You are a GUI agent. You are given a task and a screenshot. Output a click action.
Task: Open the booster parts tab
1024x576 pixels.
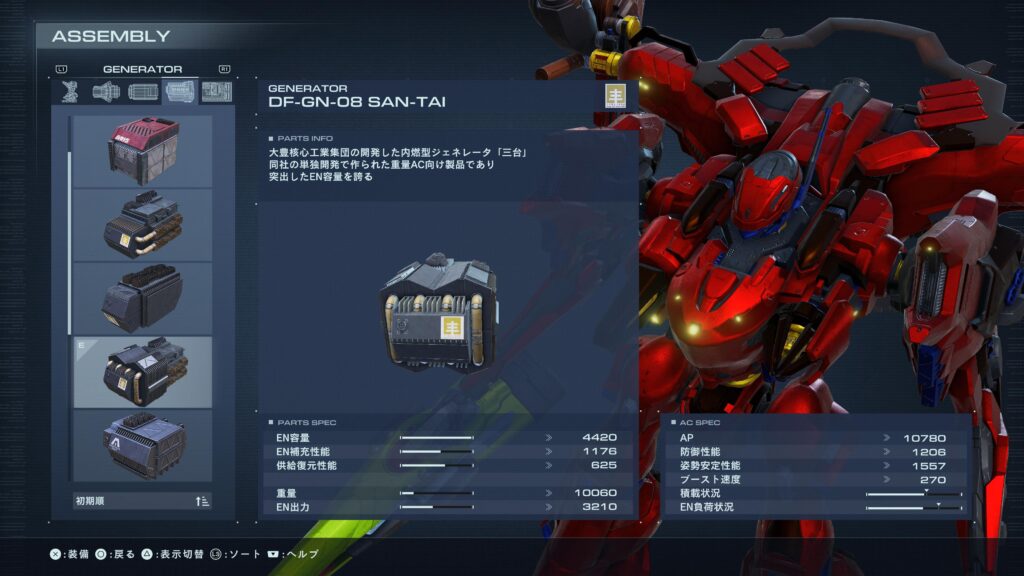coord(106,92)
